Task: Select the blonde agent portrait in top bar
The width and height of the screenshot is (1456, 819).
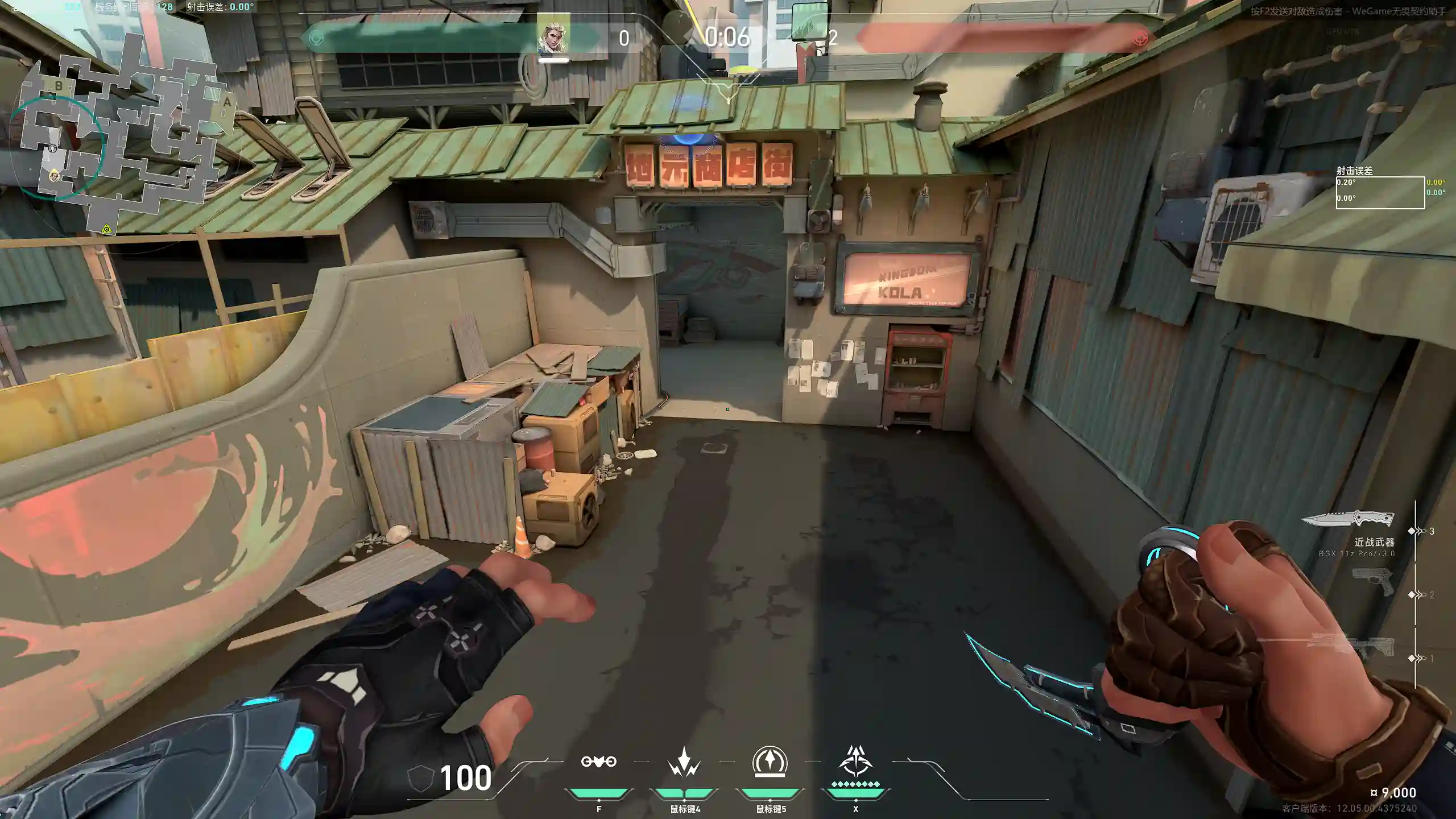Action: 553,35
